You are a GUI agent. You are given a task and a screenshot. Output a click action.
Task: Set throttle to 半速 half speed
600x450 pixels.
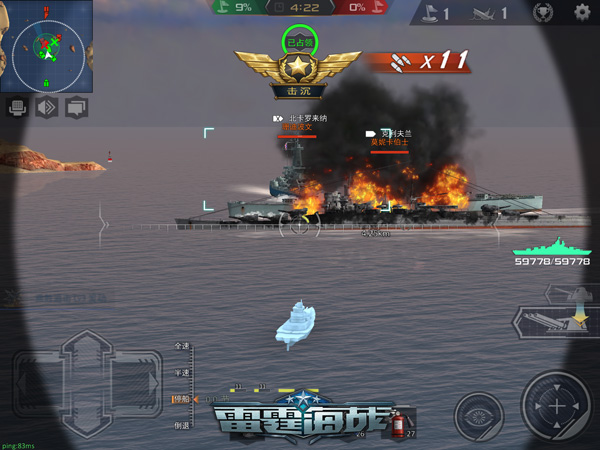pos(182,372)
